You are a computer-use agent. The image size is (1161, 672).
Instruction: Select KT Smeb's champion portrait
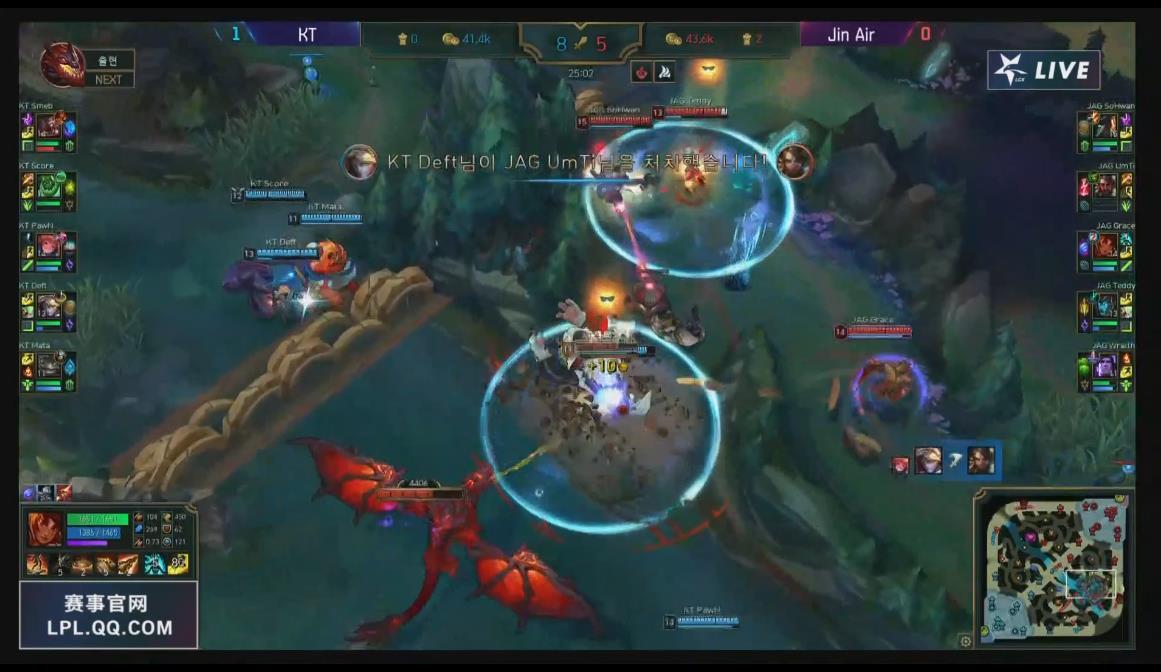point(48,126)
